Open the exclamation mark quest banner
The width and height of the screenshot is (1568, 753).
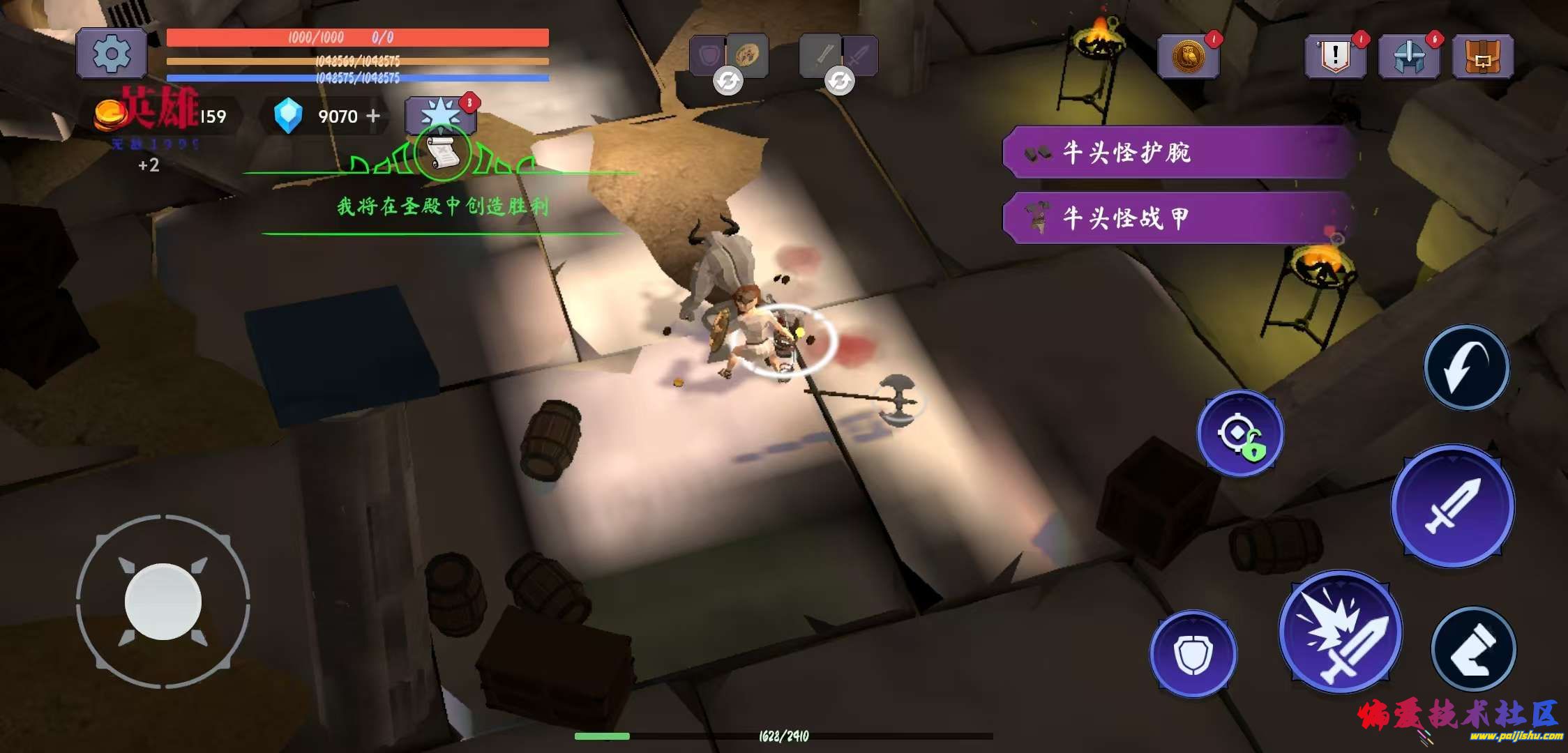point(1335,56)
